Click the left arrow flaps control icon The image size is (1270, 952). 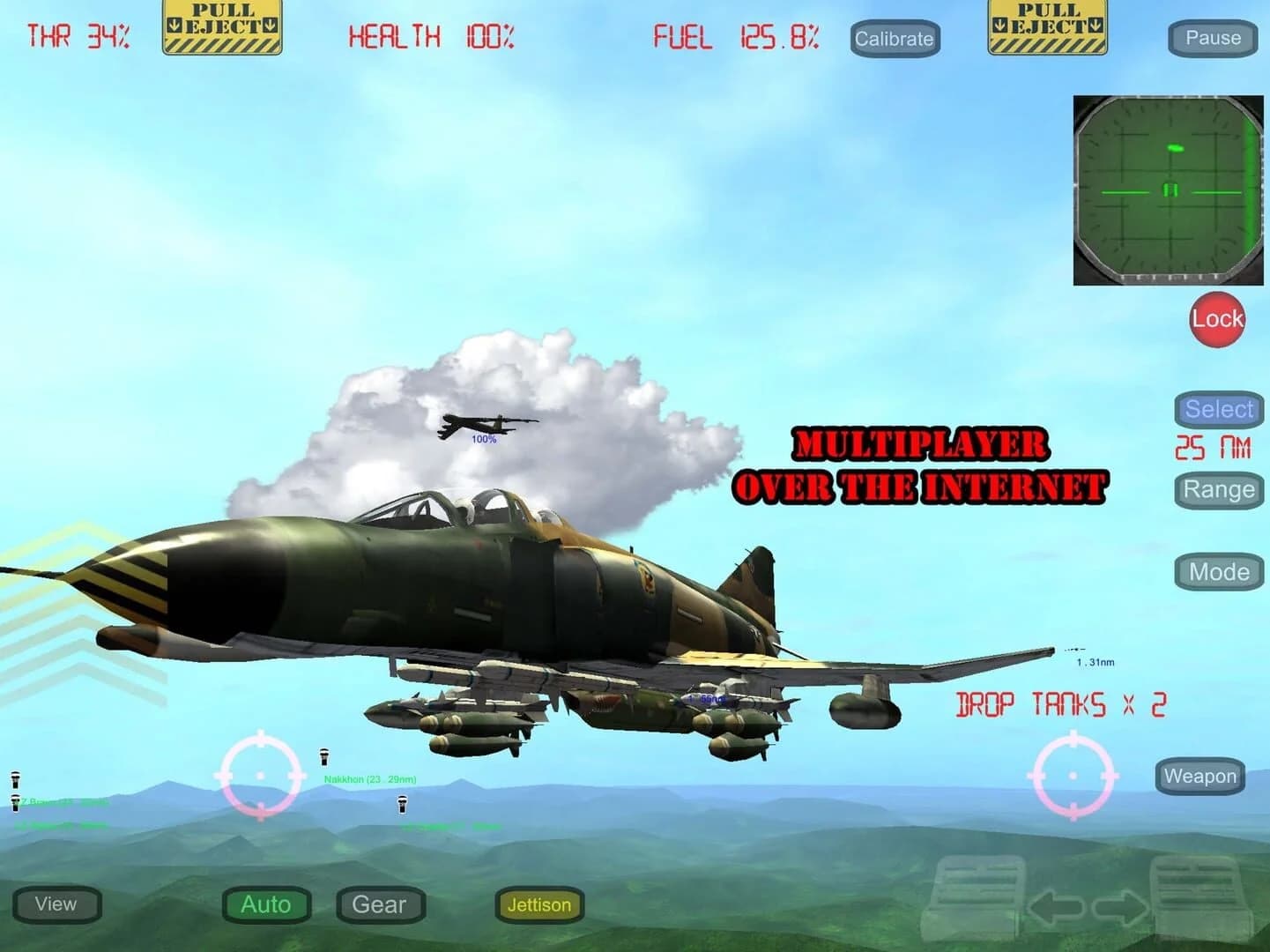[x=1057, y=909]
